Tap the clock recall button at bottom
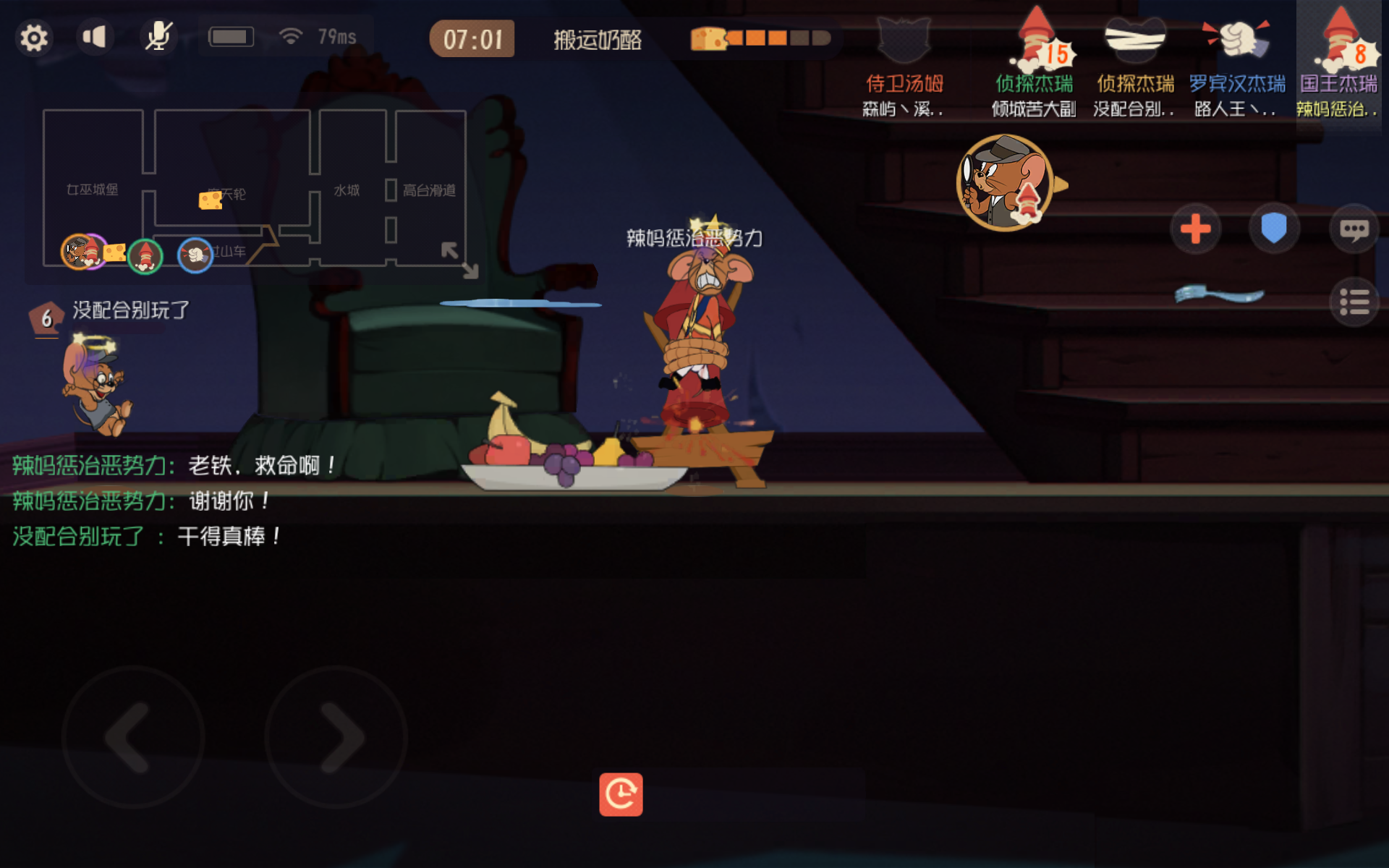 pyautogui.click(x=621, y=794)
